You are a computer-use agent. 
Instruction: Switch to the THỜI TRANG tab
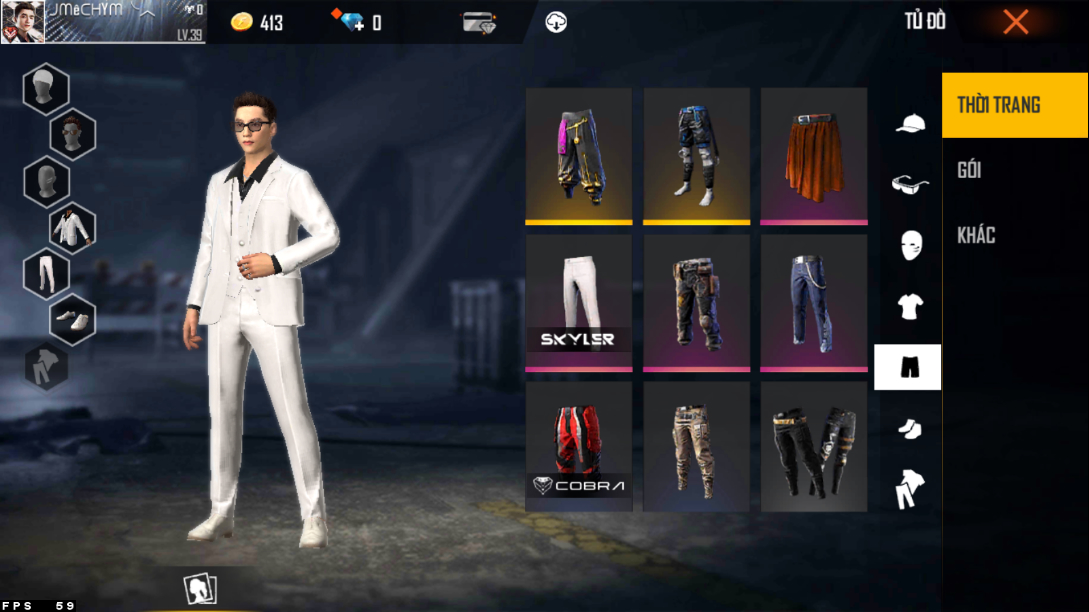(x=1015, y=105)
